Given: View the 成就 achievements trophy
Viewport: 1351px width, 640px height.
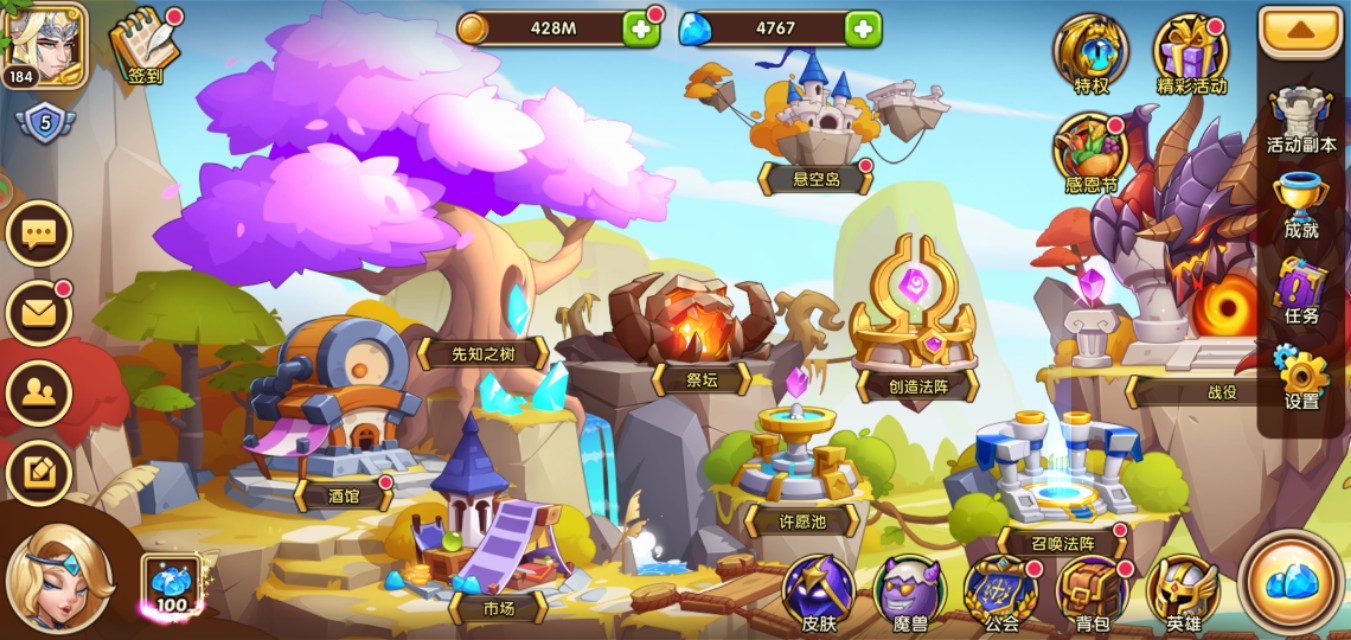Looking at the screenshot, I should pyautogui.click(x=1301, y=205).
